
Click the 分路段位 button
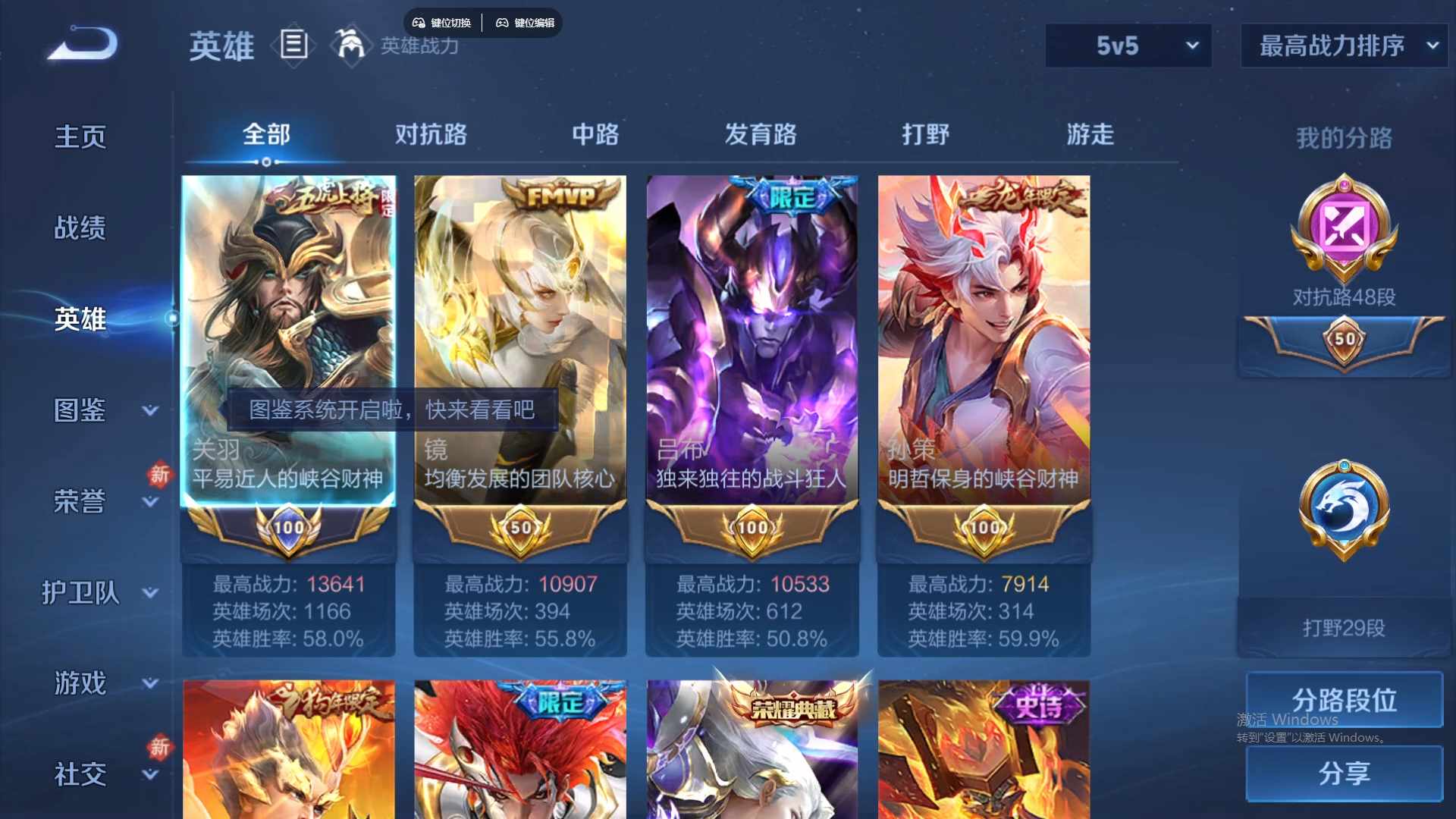[x=1343, y=700]
